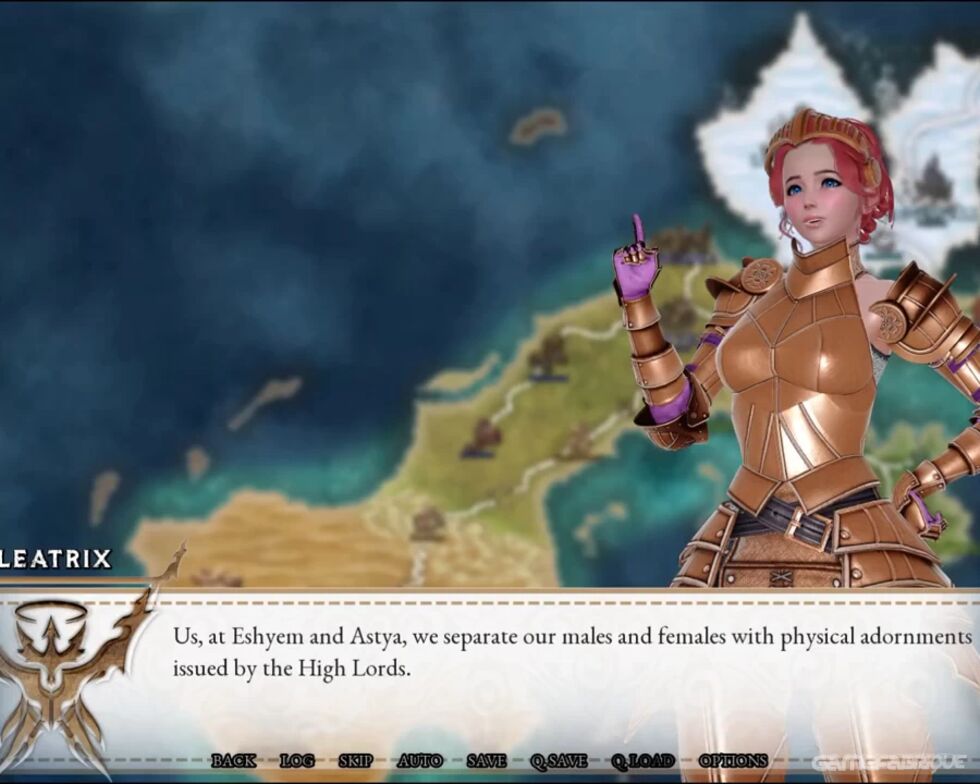
Task: Toggle Auto dialogue advance
Action: 420,761
